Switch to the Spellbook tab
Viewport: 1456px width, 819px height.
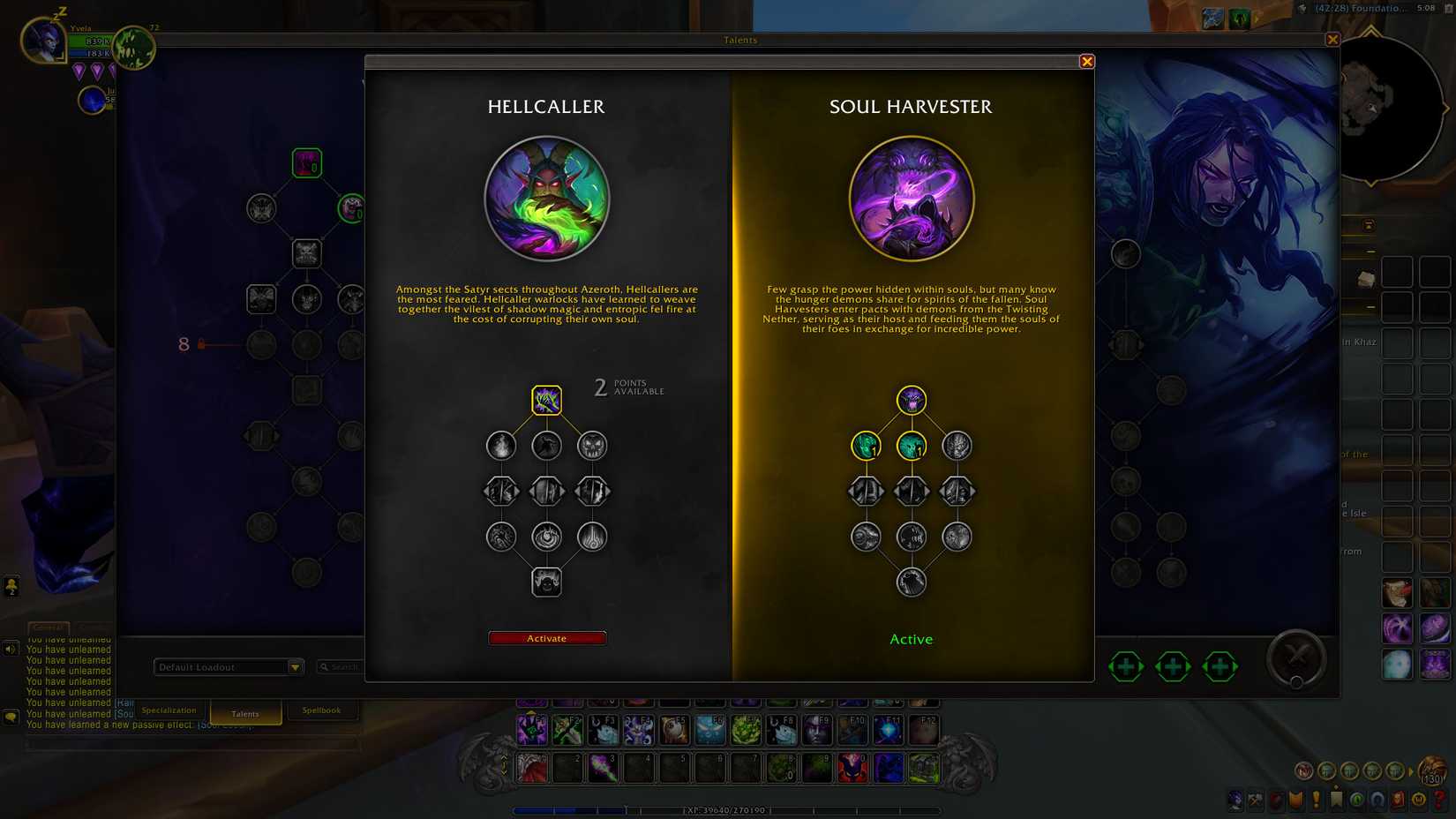tap(322, 710)
